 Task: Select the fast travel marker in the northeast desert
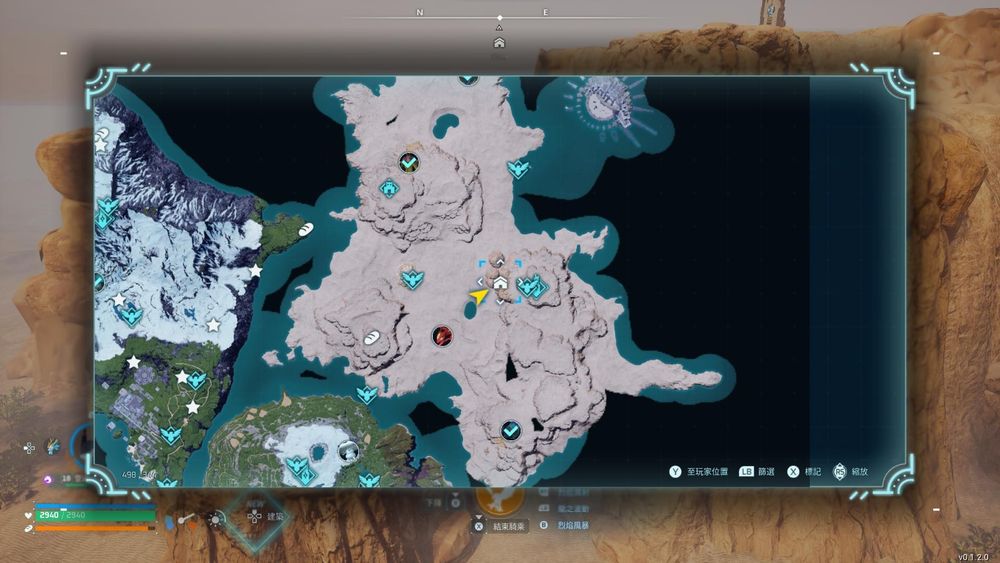[x=517, y=168]
